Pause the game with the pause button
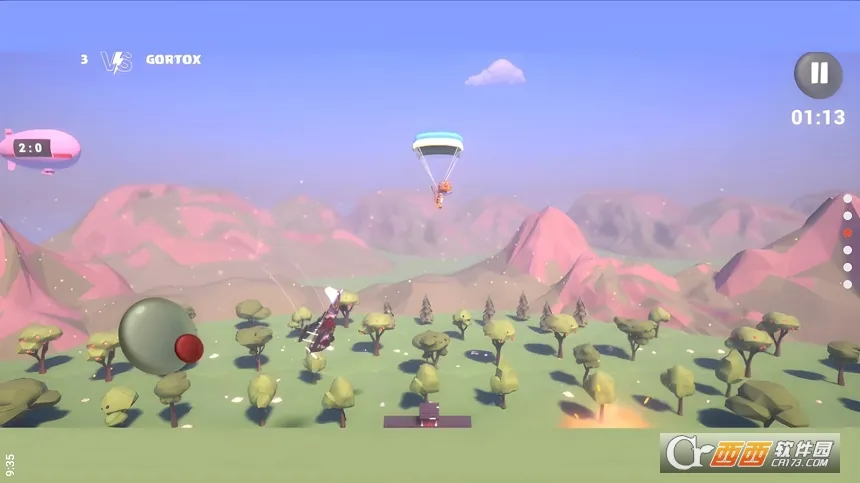The width and height of the screenshot is (860, 483). click(818, 74)
